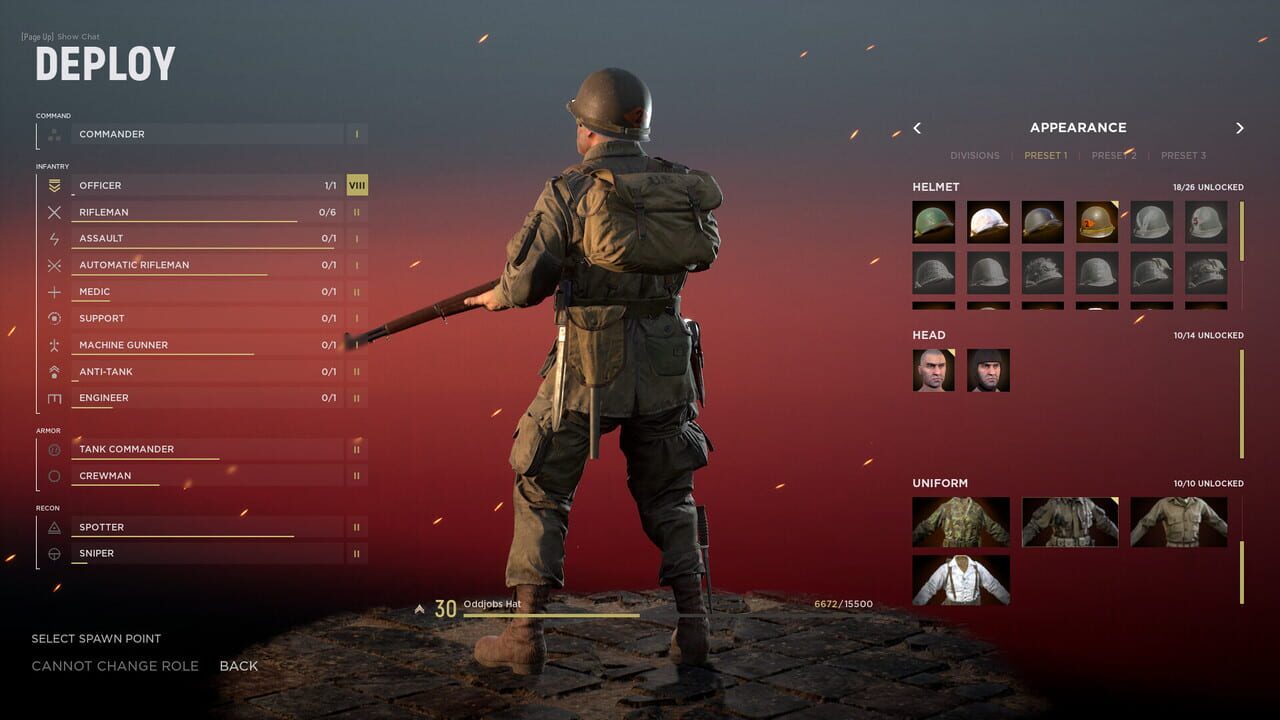The width and height of the screenshot is (1280, 720).
Task: Select the Officer role icon
Action: [57, 185]
